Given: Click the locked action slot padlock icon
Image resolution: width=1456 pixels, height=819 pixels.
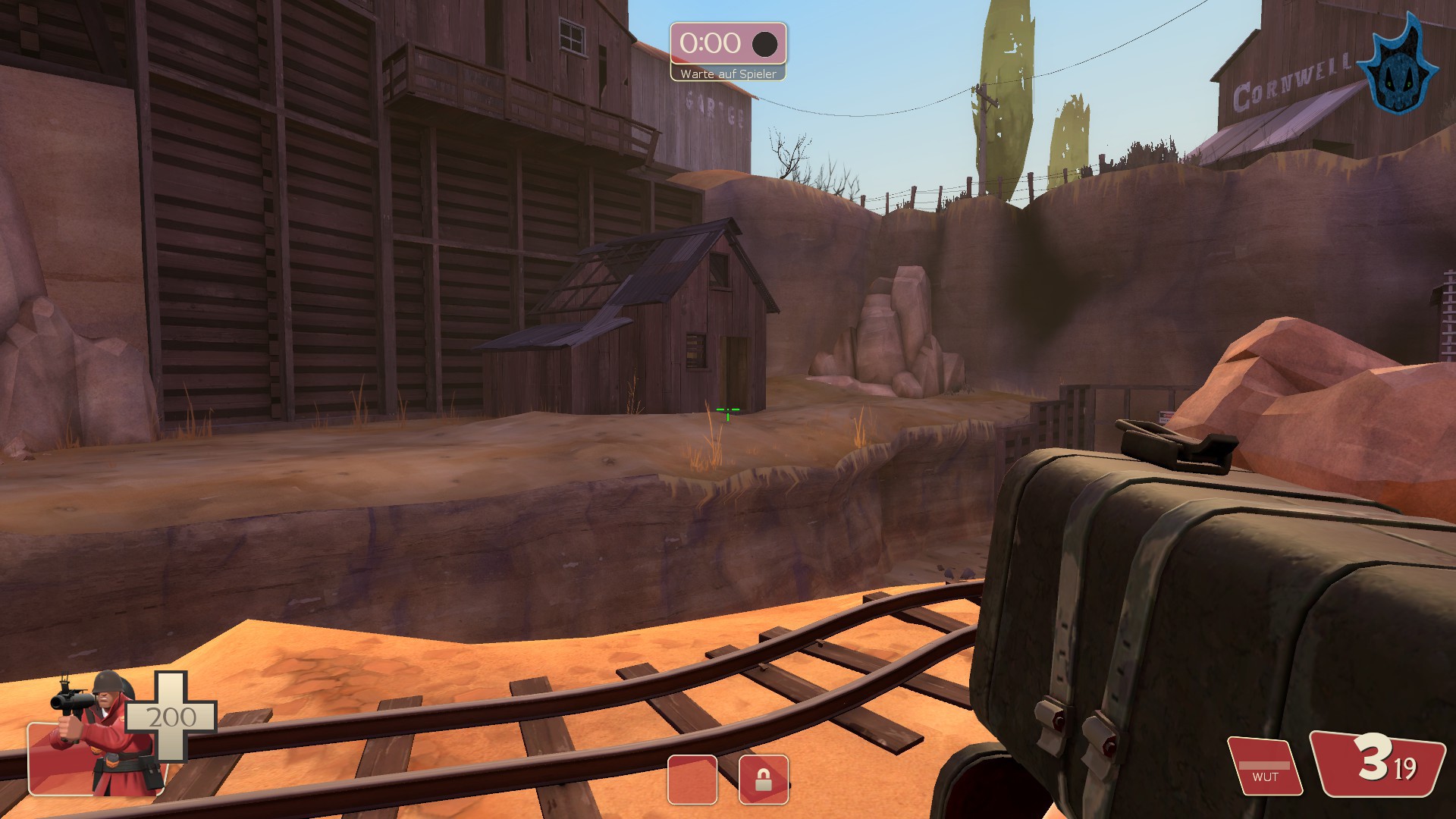Looking at the screenshot, I should tap(765, 780).
